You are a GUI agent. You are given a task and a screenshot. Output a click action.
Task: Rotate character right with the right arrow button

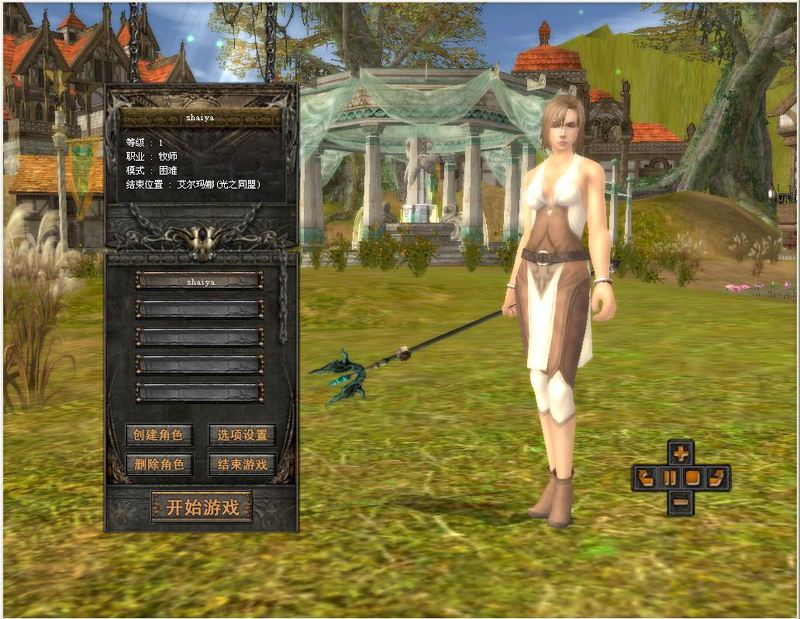[717, 477]
